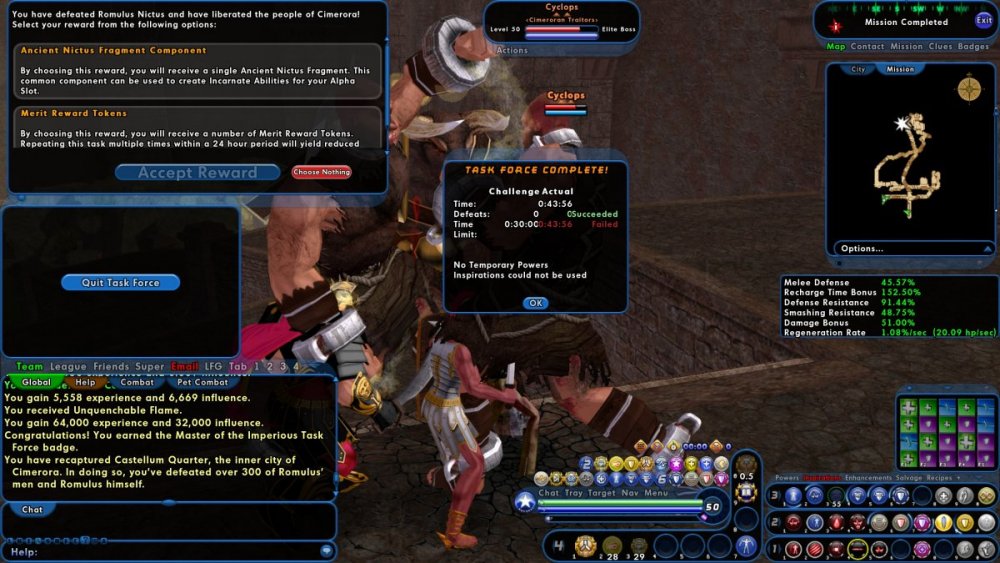The image size is (1000, 563).
Task: Exit the completed mission
Action: click(983, 20)
